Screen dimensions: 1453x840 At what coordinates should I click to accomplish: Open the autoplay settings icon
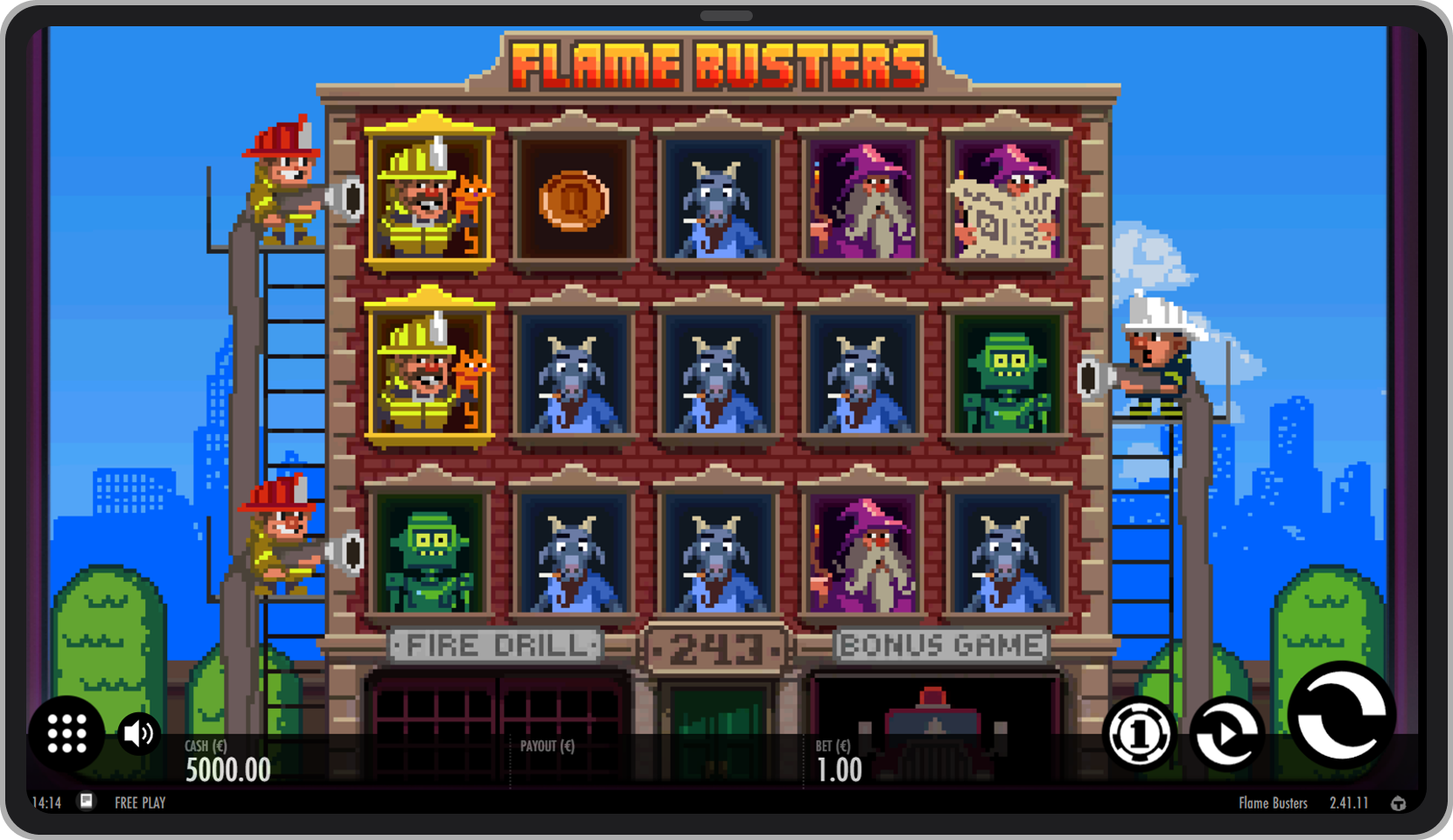point(1225,733)
